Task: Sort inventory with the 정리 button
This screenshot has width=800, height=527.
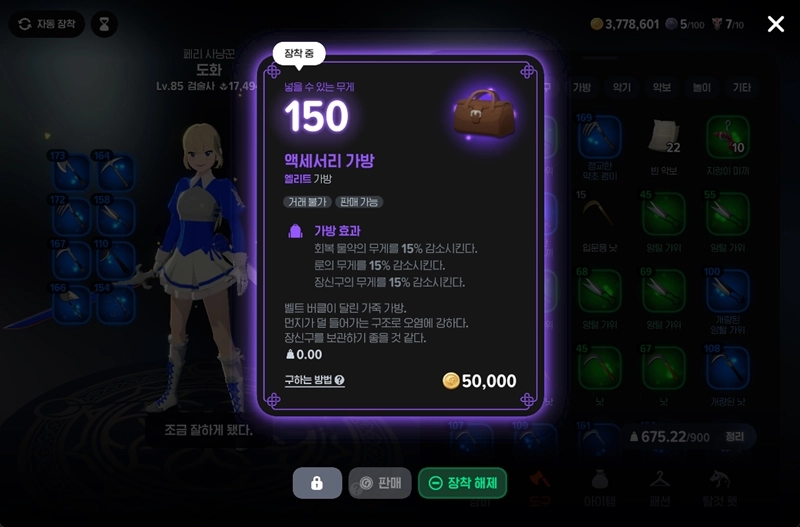Action: pyautogui.click(x=735, y=437)
